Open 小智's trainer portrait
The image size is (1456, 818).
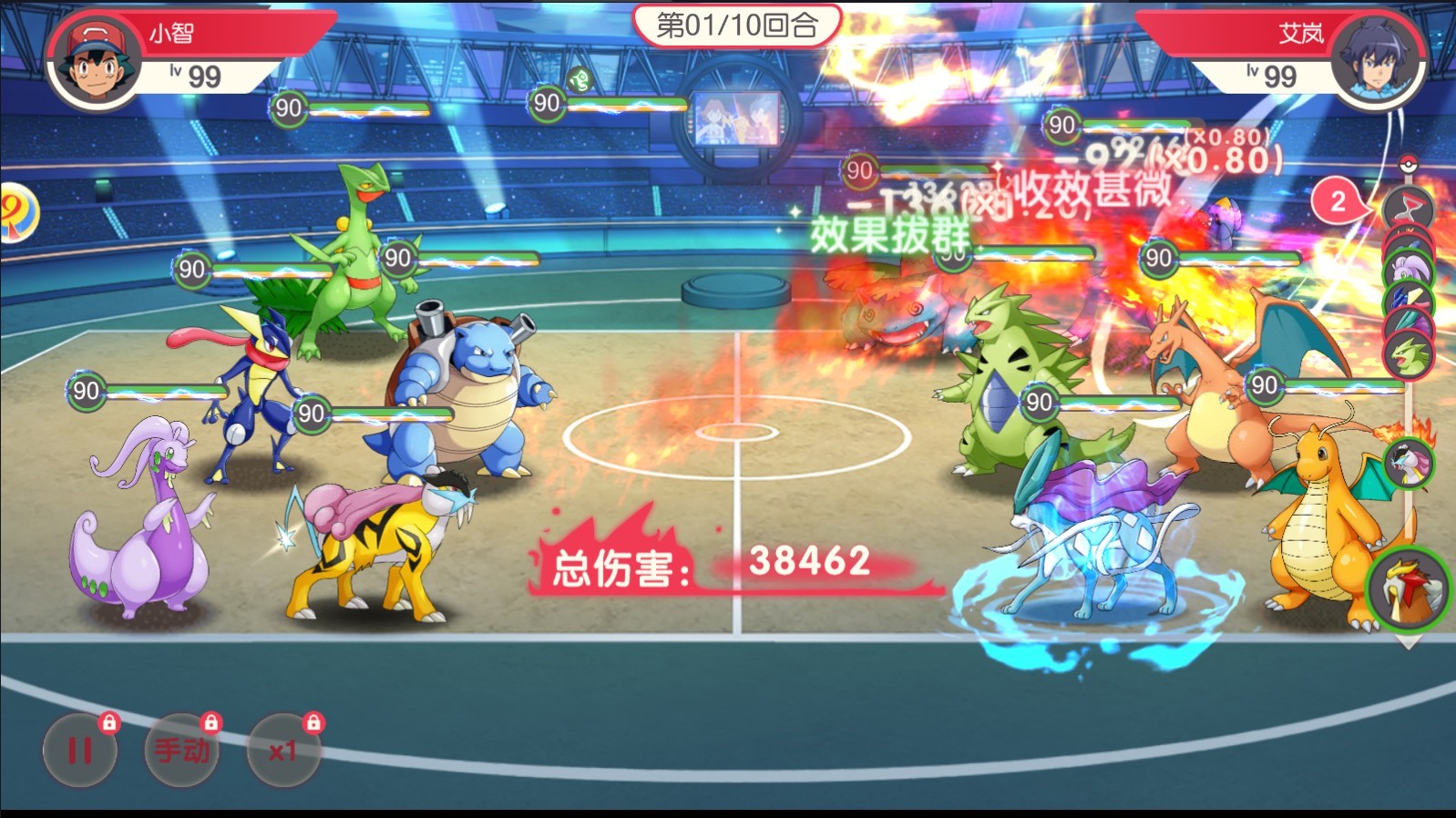[x=94, y=62]
